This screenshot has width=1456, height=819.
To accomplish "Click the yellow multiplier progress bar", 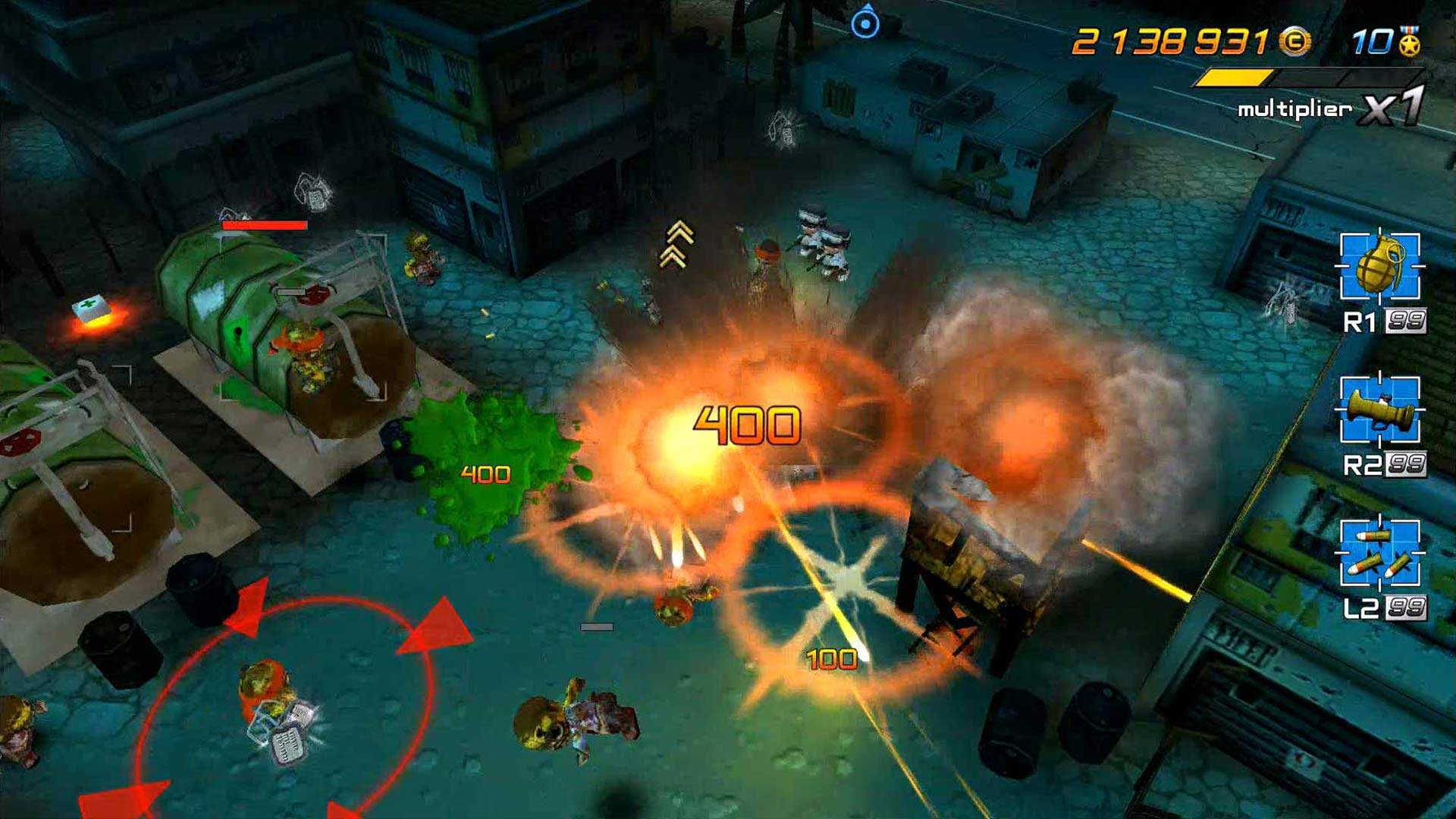I will pyautogui.click(x=1236, y=76).
